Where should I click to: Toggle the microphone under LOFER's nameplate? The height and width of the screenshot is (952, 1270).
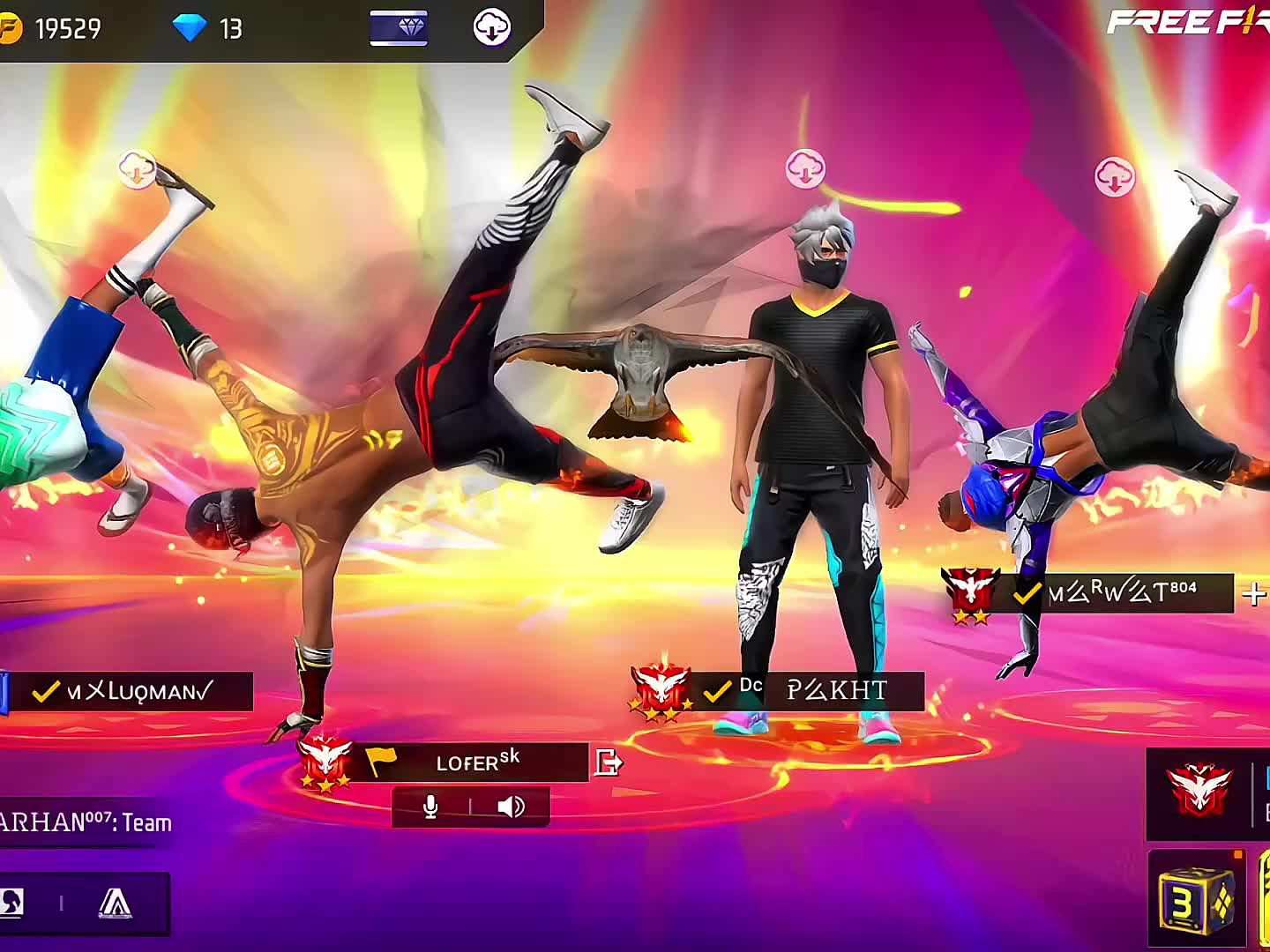click(x=430, y=807)
